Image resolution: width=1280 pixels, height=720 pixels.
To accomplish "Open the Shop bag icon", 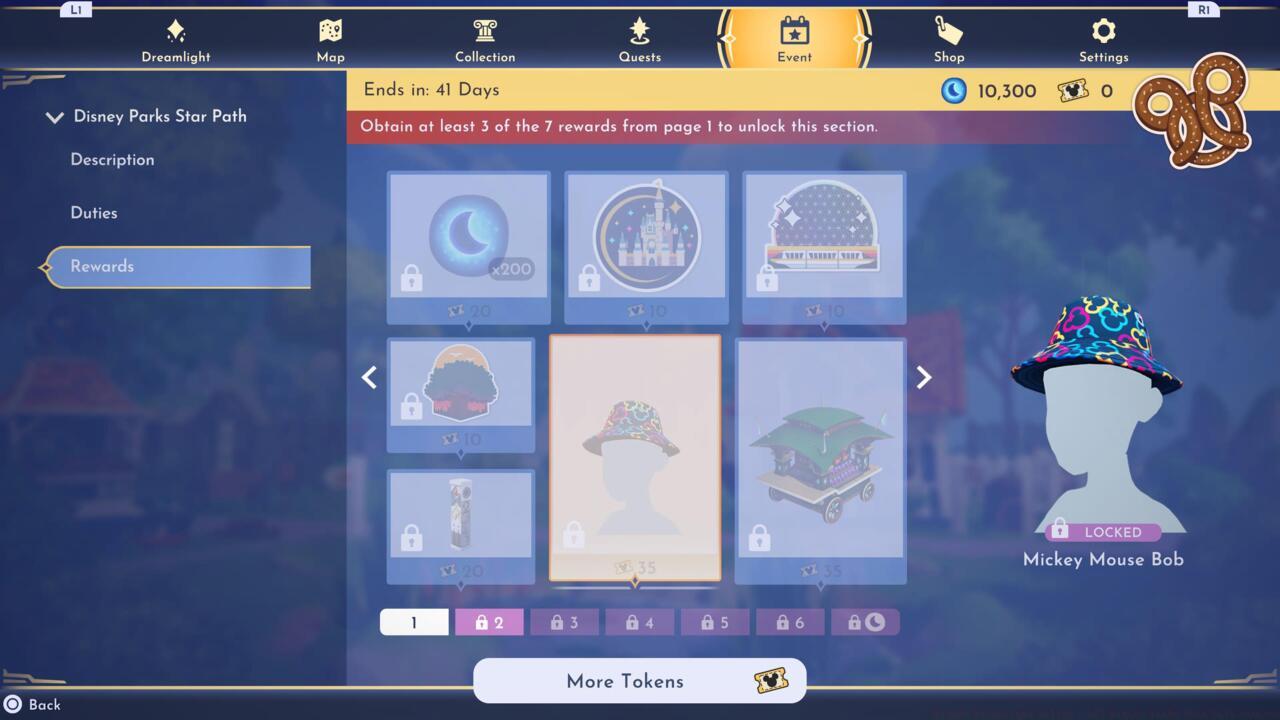I will click(x=948, y=32).
